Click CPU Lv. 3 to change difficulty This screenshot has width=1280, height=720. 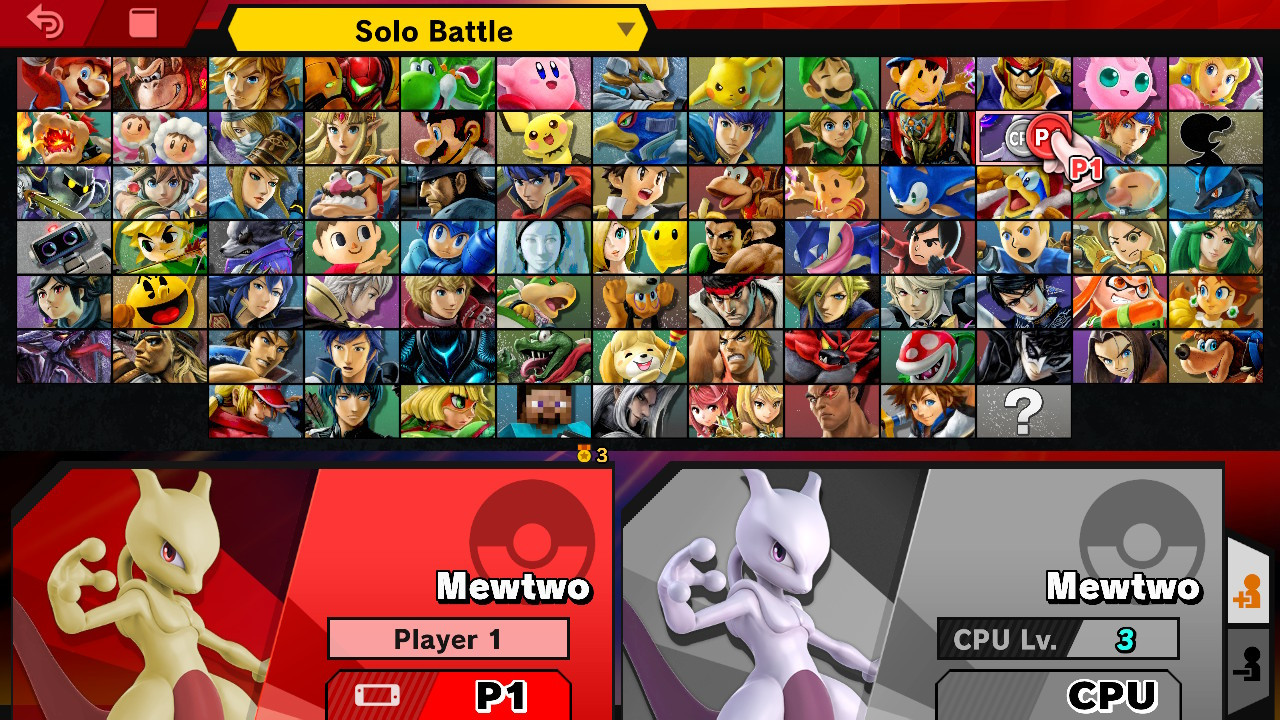pos(1058,639)
